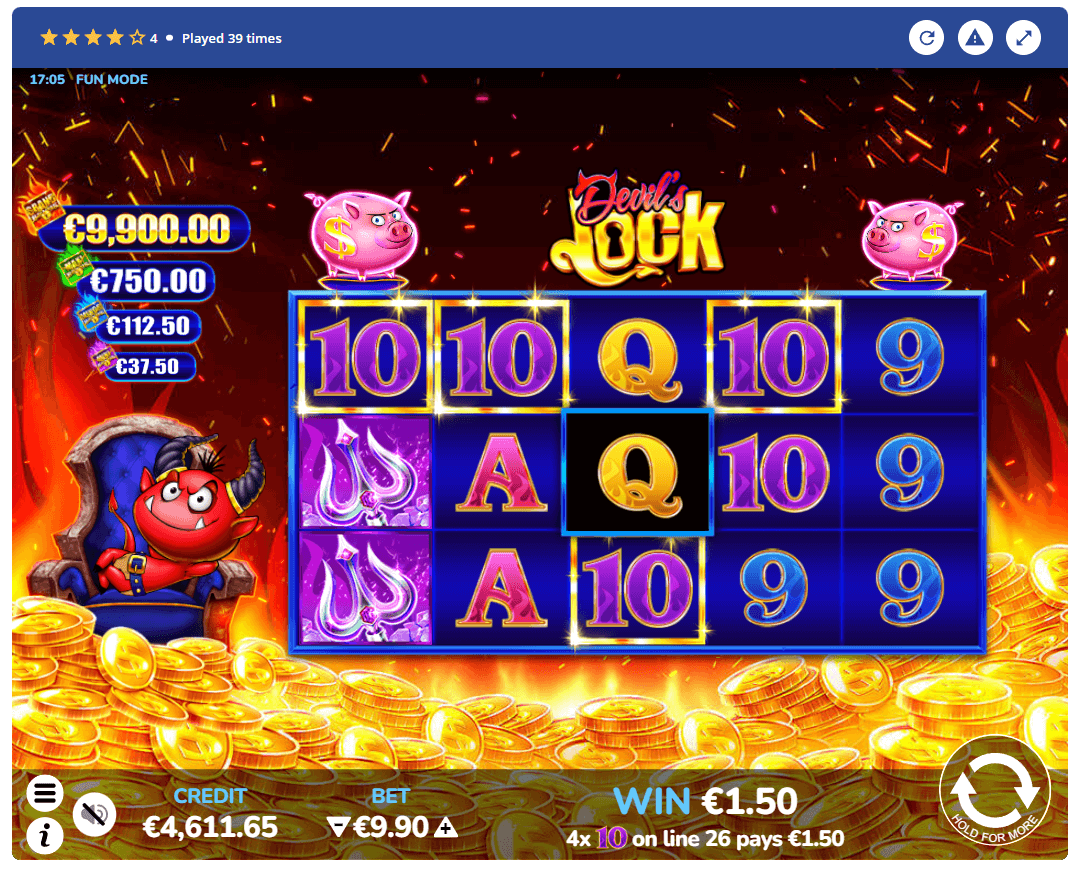
Task: Increase the bet with the plus arrow
Action: pos(446,827)
